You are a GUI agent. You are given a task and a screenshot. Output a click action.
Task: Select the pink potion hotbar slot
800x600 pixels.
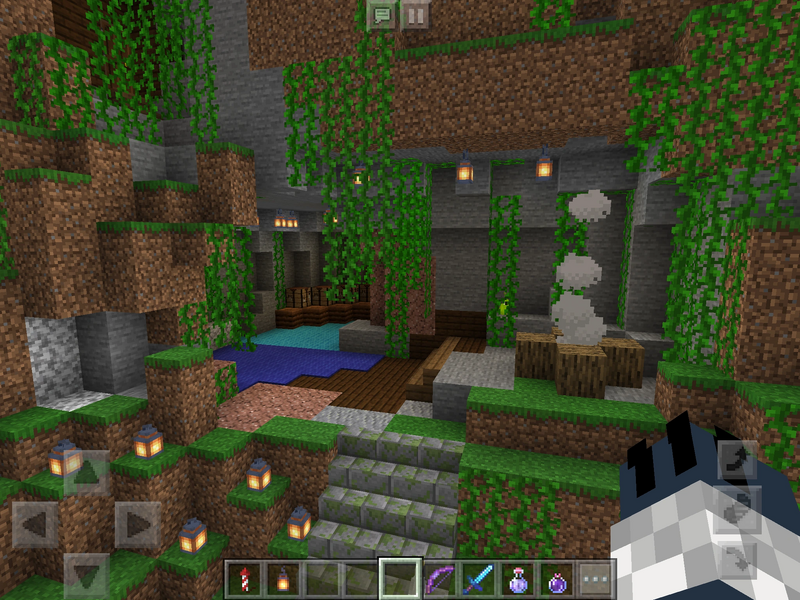(x=517, y=579)
